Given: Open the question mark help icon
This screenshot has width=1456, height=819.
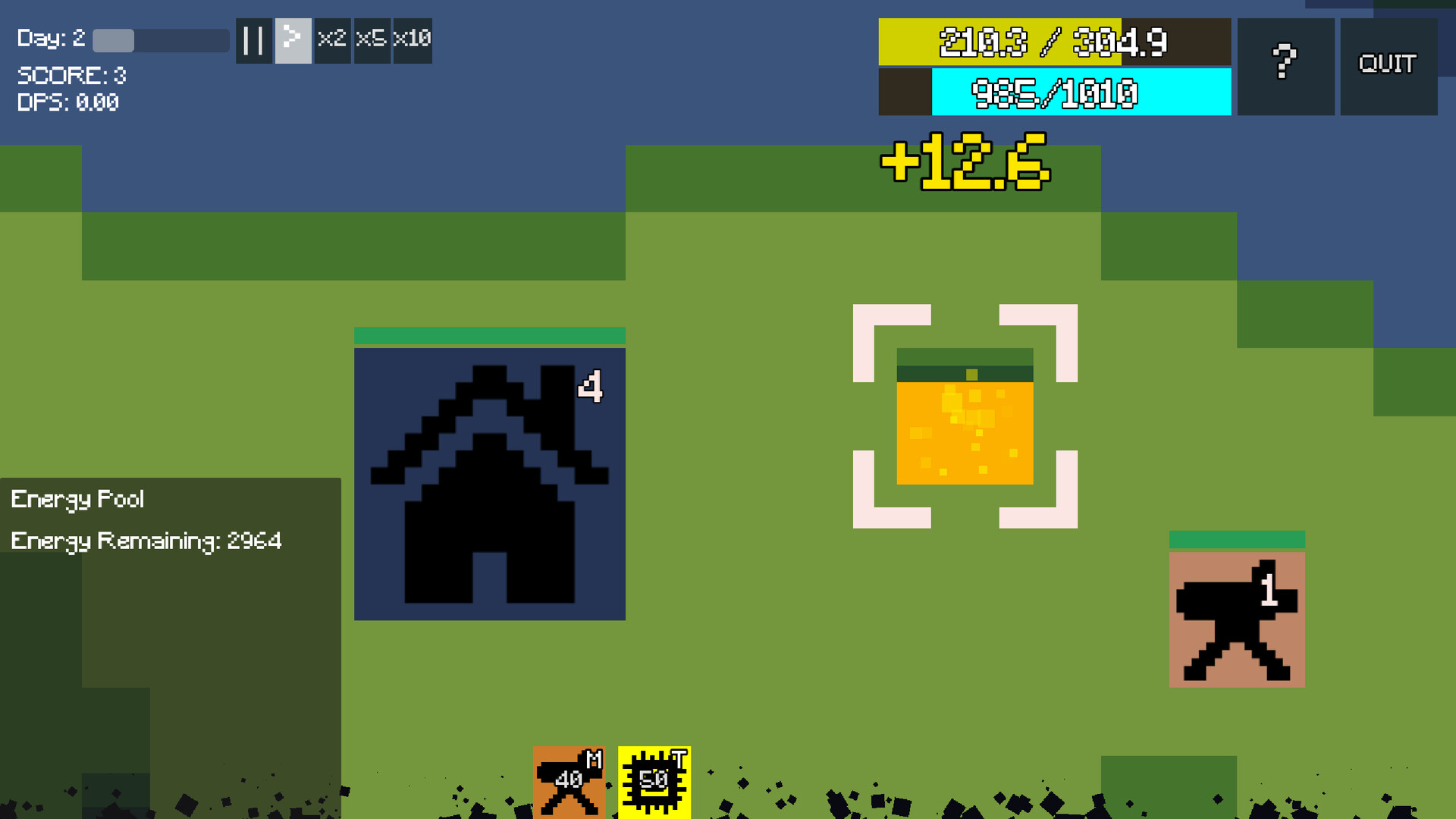Looking at the screenshot, I should (1284, 64).
